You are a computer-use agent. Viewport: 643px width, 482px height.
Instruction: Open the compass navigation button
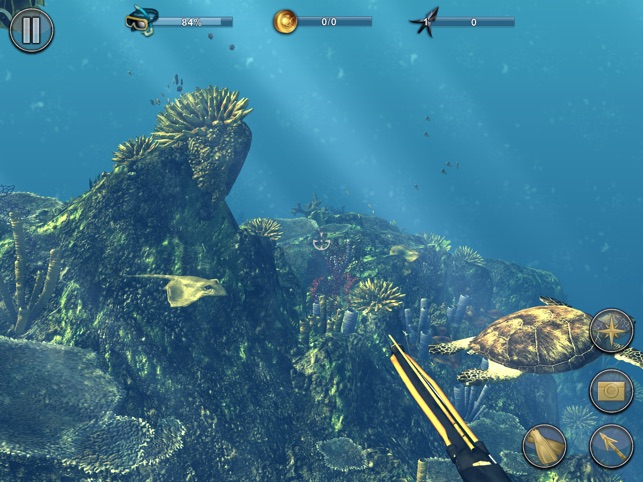tap(611, 331)
